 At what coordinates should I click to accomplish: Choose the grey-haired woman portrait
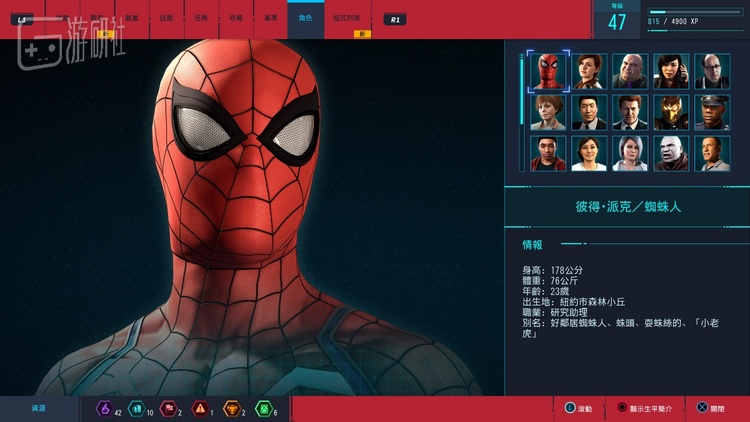point(631,153)
